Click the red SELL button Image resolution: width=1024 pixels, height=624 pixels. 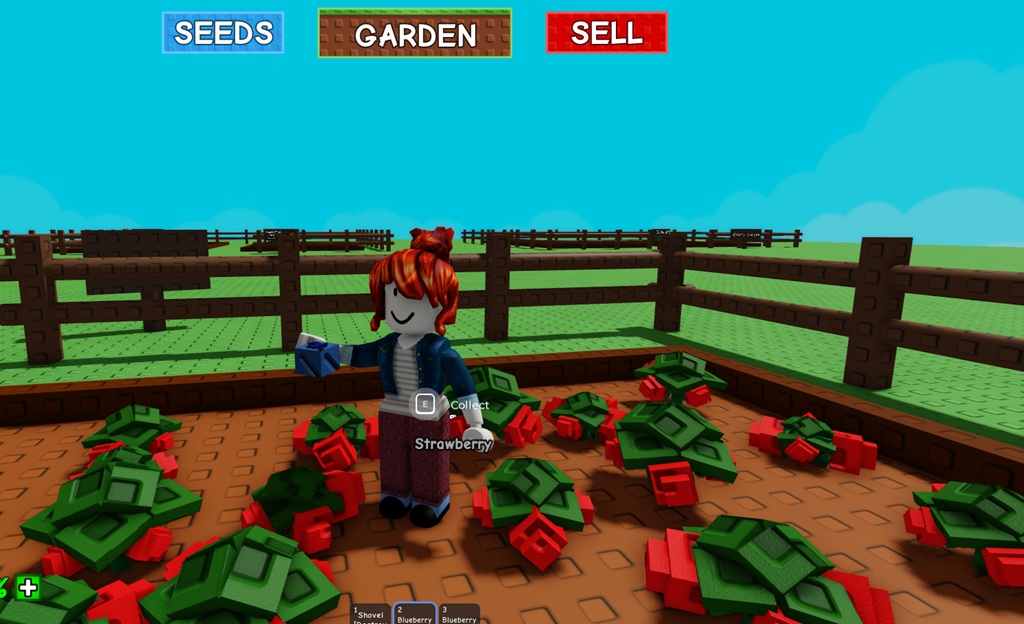coord(606,33)
